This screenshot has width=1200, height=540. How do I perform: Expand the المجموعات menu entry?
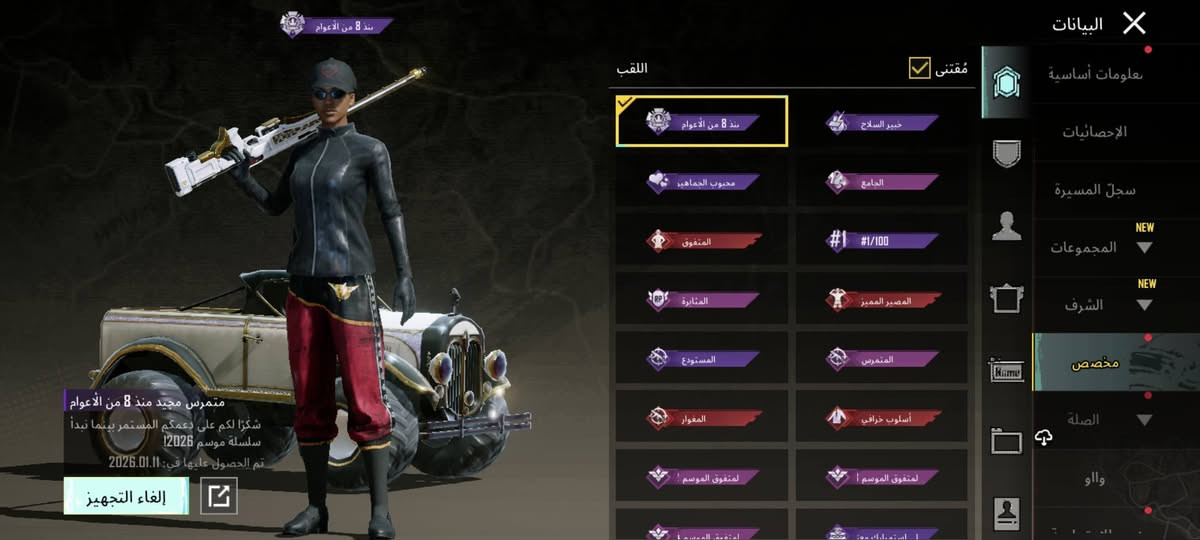pos(1100,247)
